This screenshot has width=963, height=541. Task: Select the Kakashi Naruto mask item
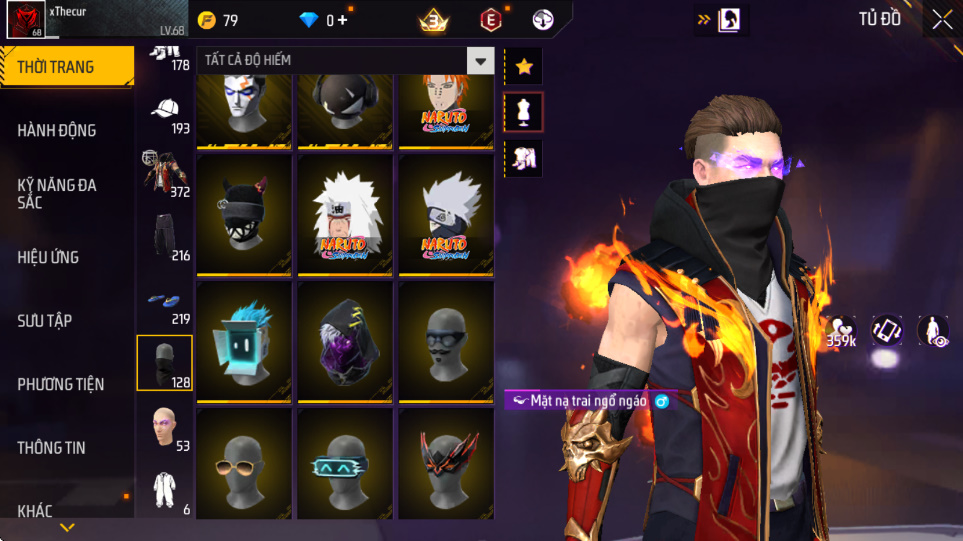tap(446, 215)
